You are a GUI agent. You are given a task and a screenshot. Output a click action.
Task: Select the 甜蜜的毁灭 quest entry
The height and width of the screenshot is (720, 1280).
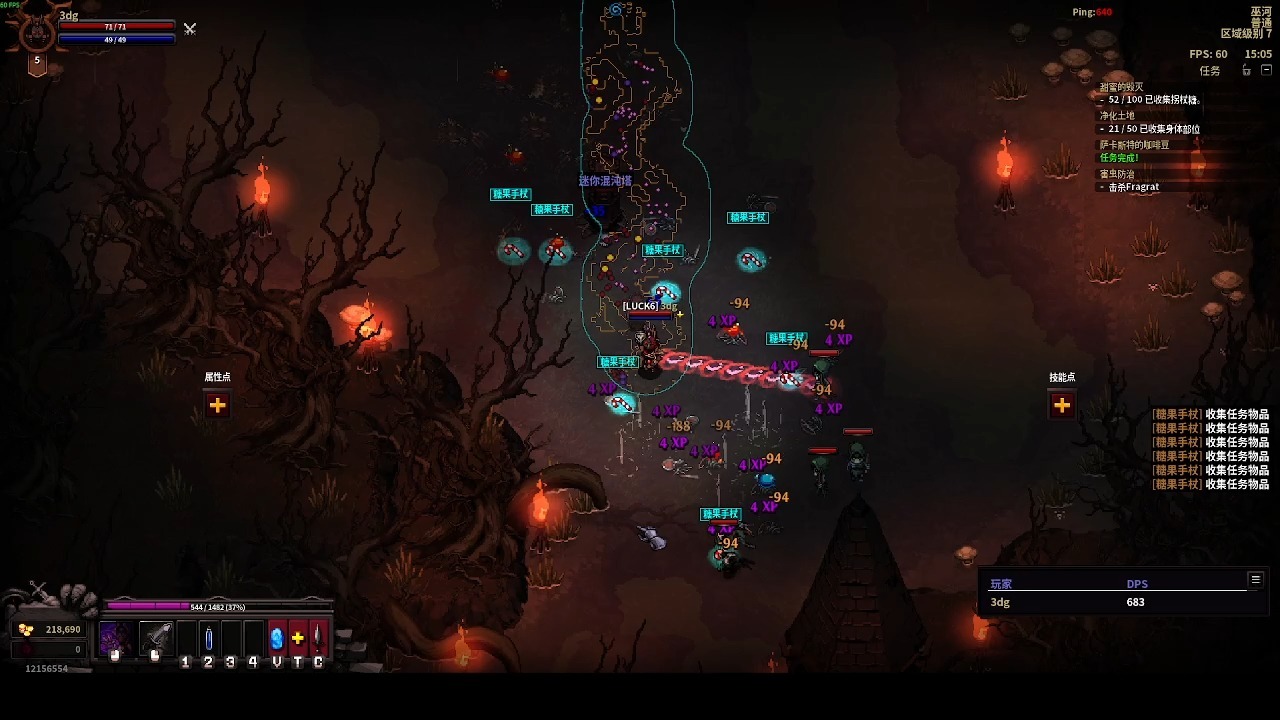(1121, 87)
